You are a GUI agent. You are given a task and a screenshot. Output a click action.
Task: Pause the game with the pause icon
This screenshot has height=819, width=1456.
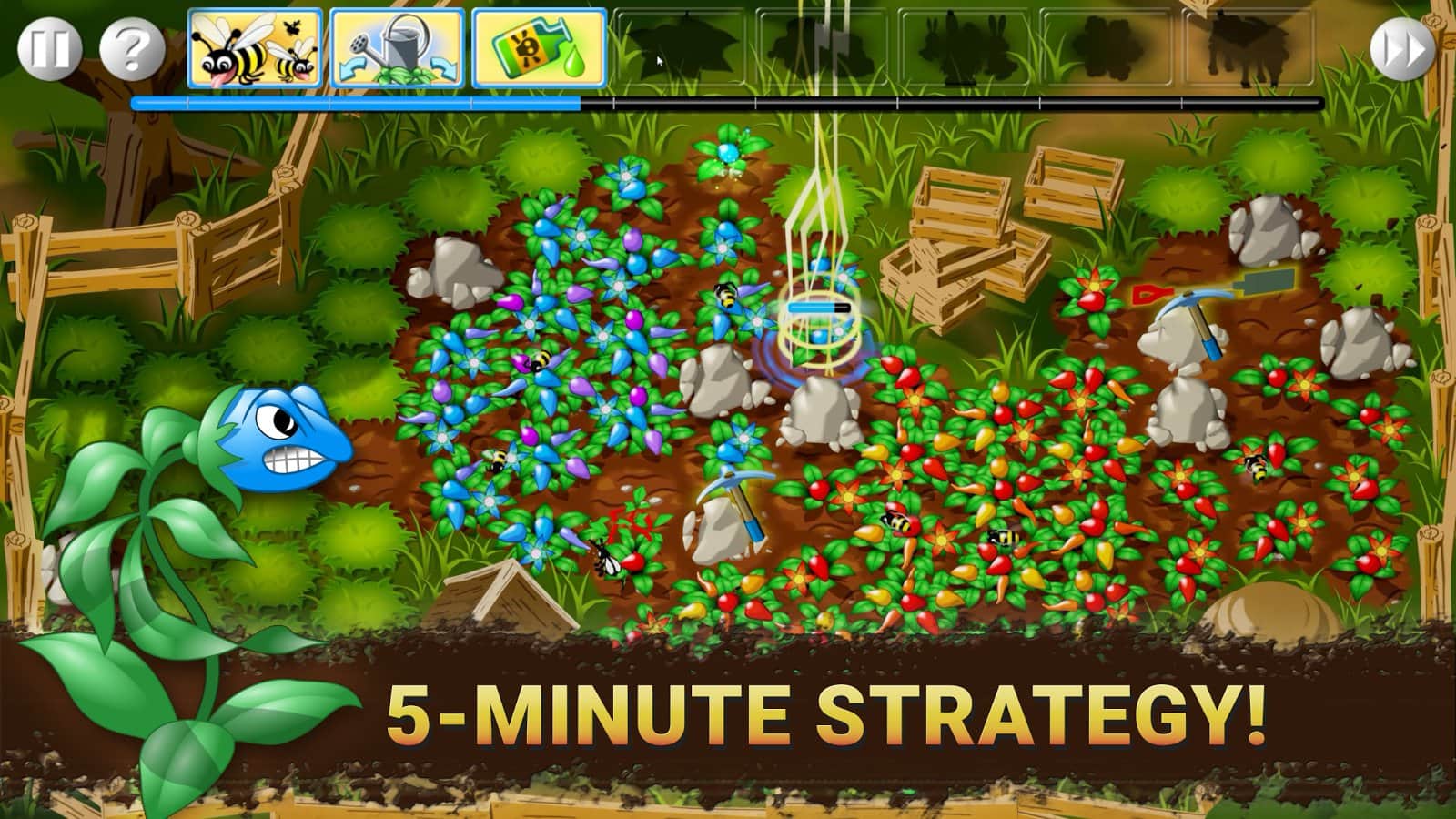tap(50, 47)
